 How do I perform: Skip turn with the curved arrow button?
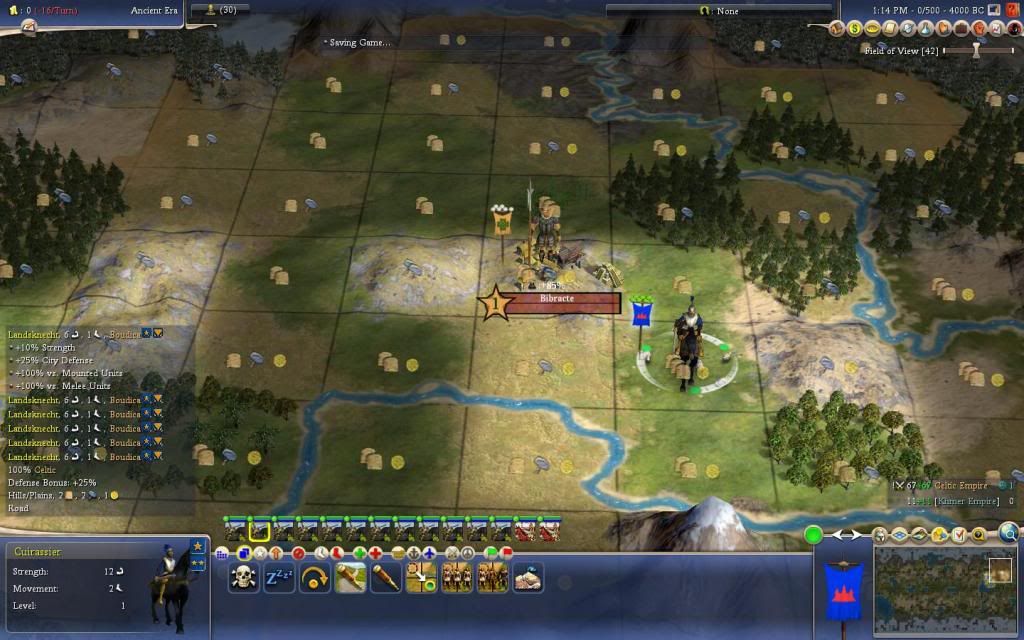pyautogui.click(x=315, y=577)
